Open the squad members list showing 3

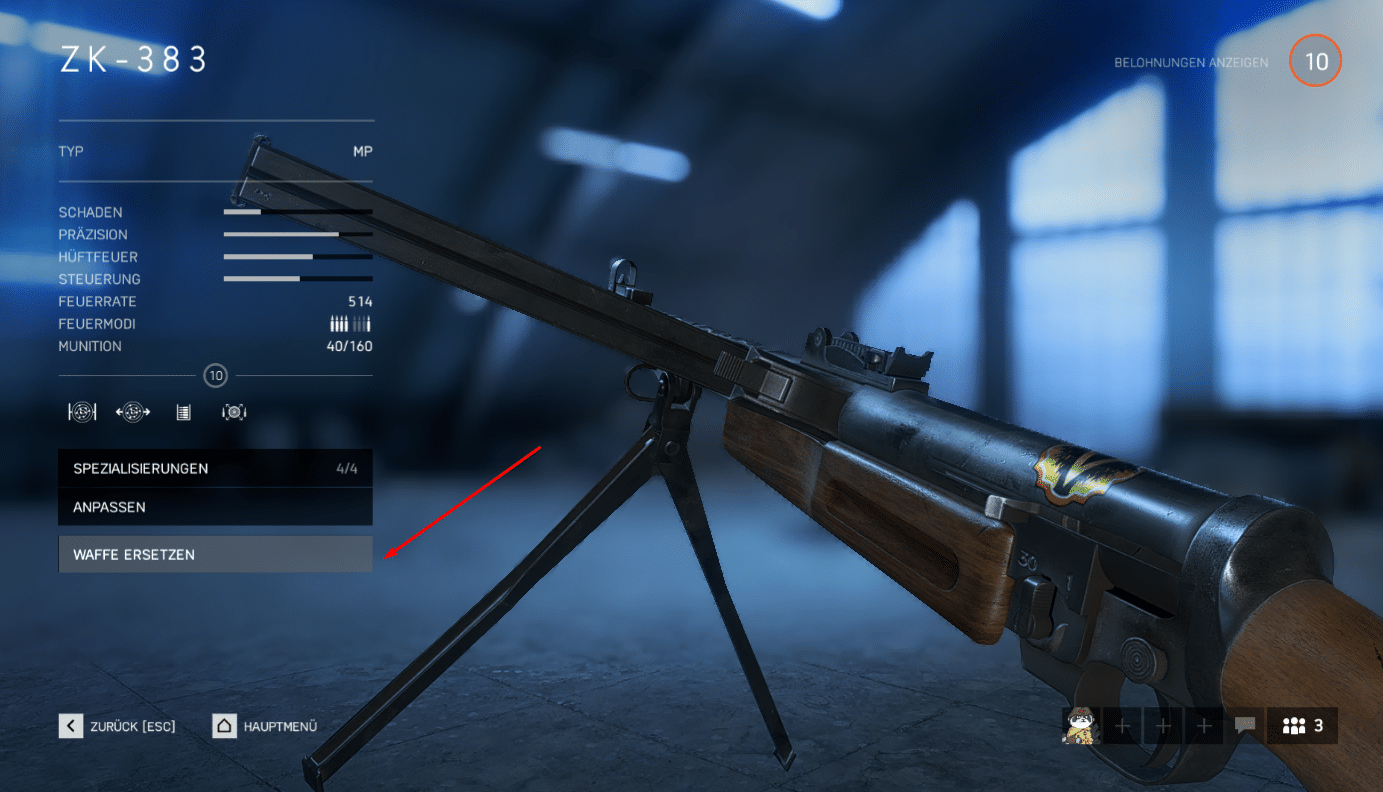(x=1302, y=726)
